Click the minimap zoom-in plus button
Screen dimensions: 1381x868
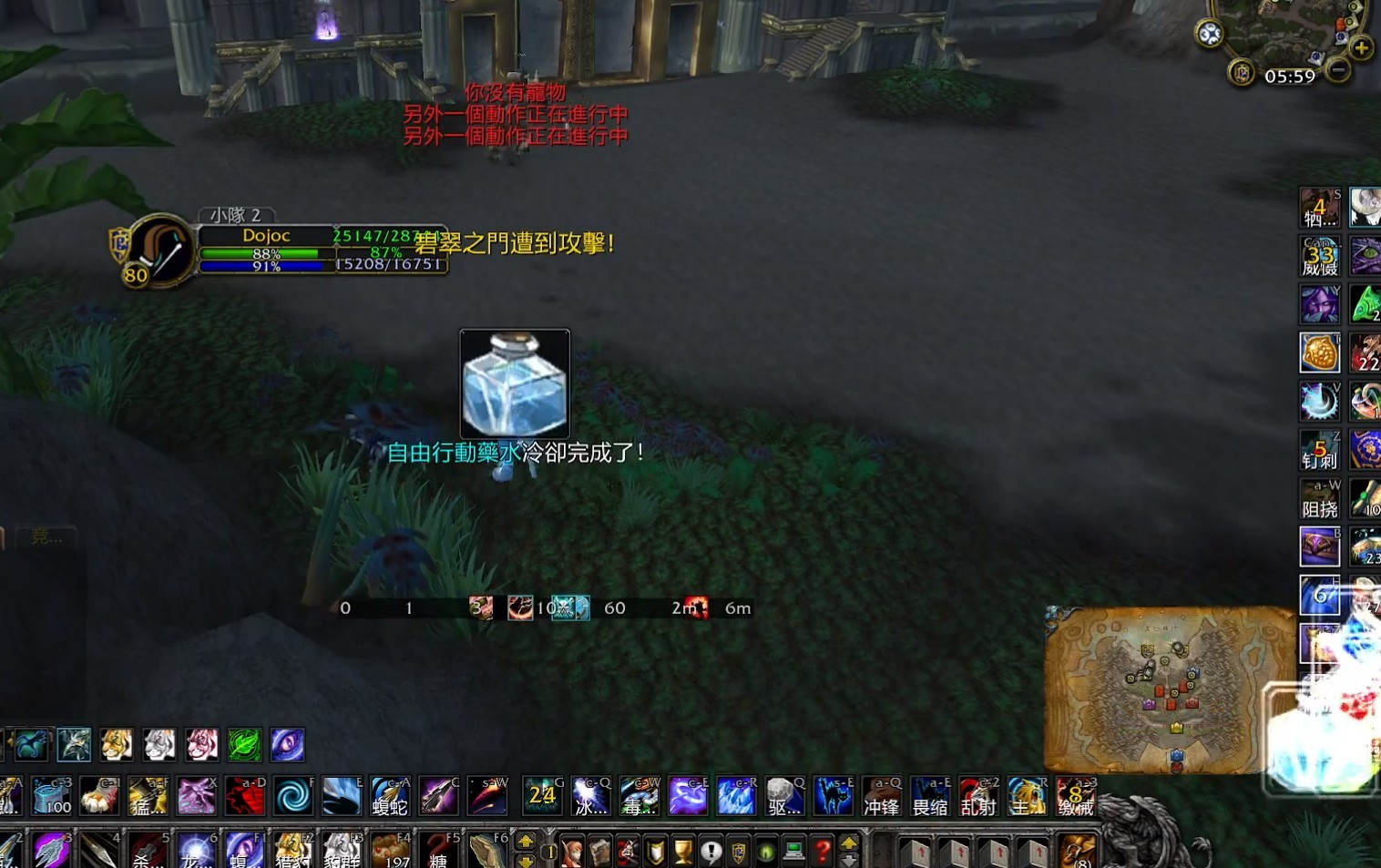tap(1361, 47)
